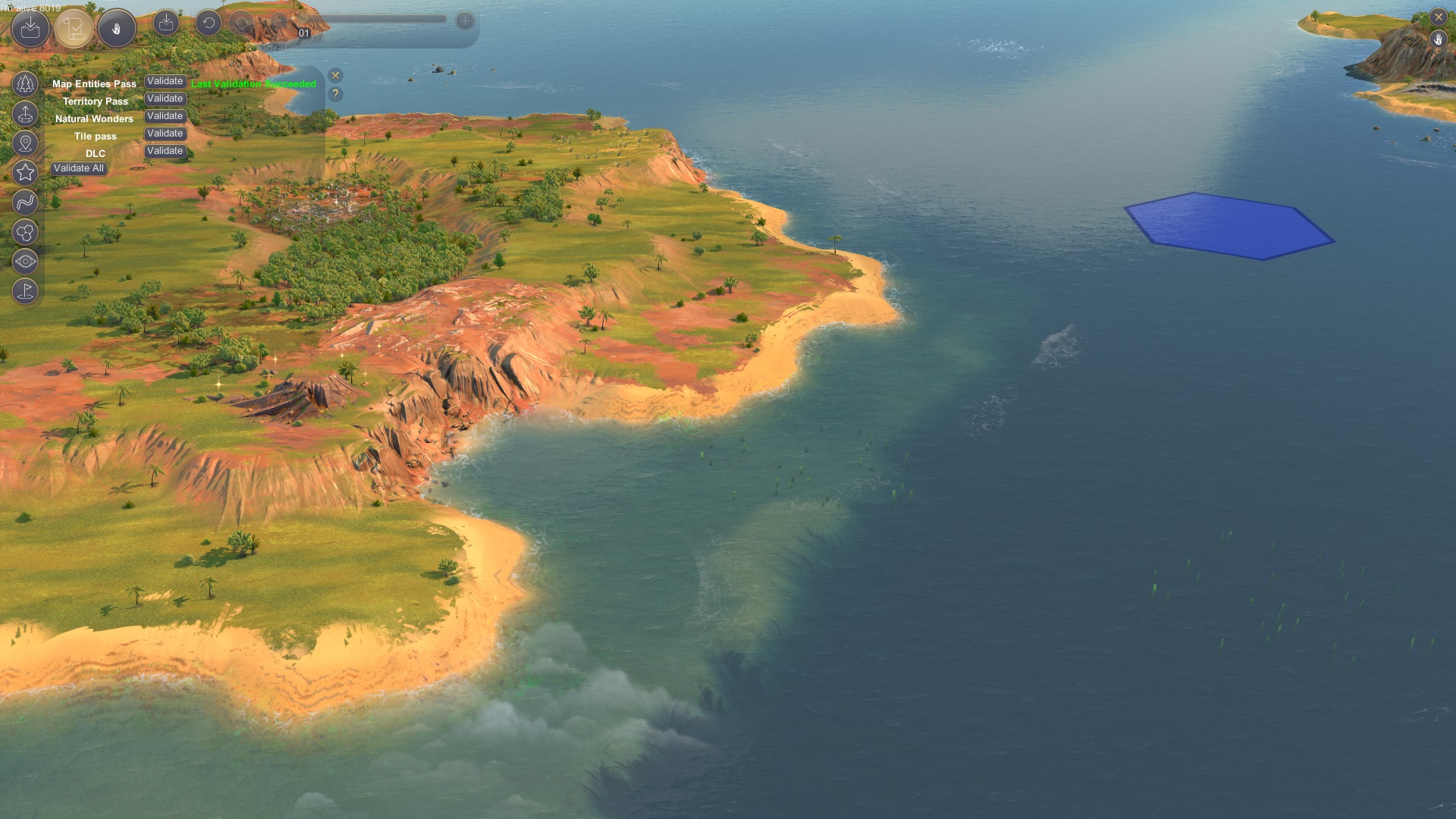The image size is (1456, 819).
Task: Choose the map pin marker tool
Action: (x=25, y=143)
